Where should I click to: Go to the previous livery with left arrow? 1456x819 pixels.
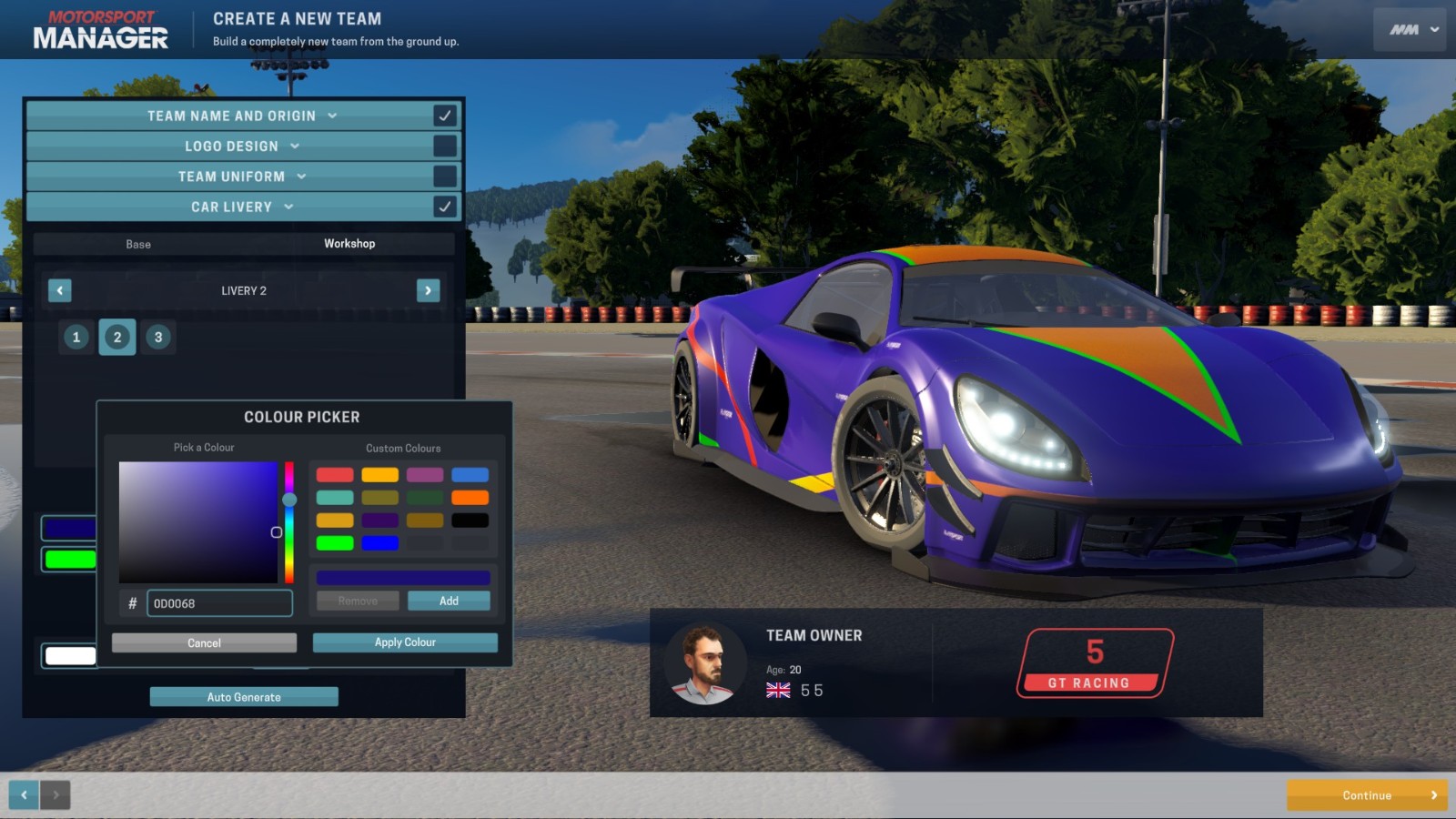[60, 290]
